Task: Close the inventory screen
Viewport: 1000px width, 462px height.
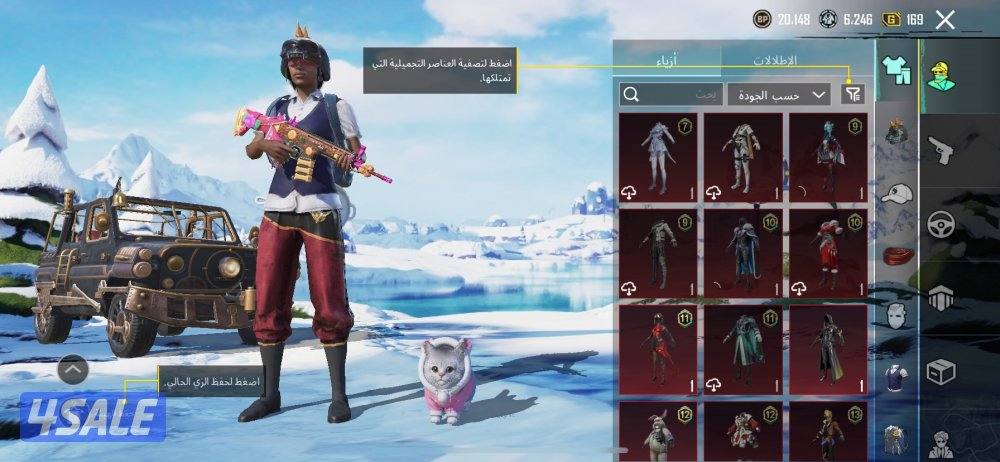Action: click(945, 19)
